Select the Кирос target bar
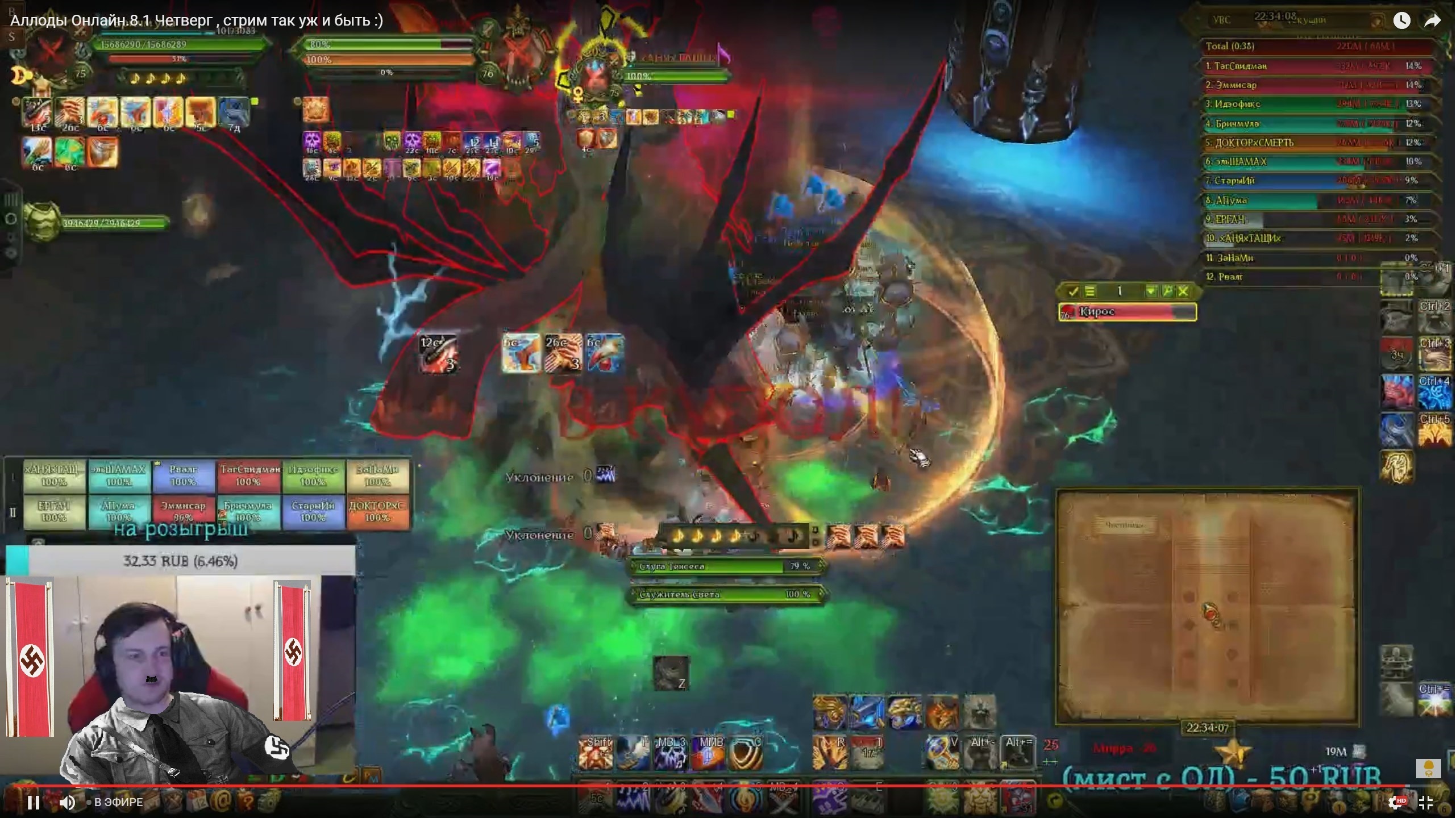Viewport: 1456px width, 818px height. coord(1128,312)
